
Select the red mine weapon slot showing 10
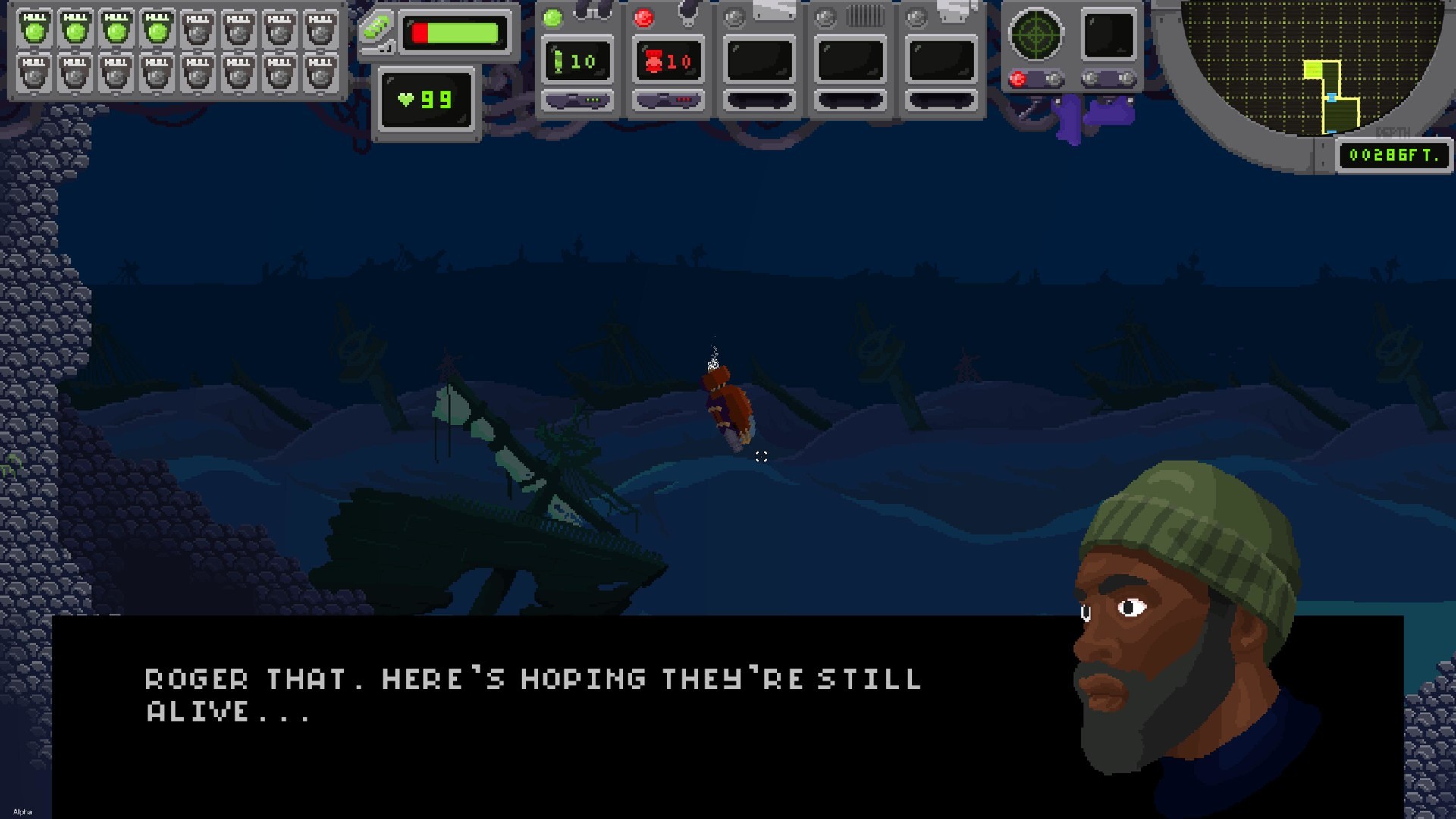669,59
